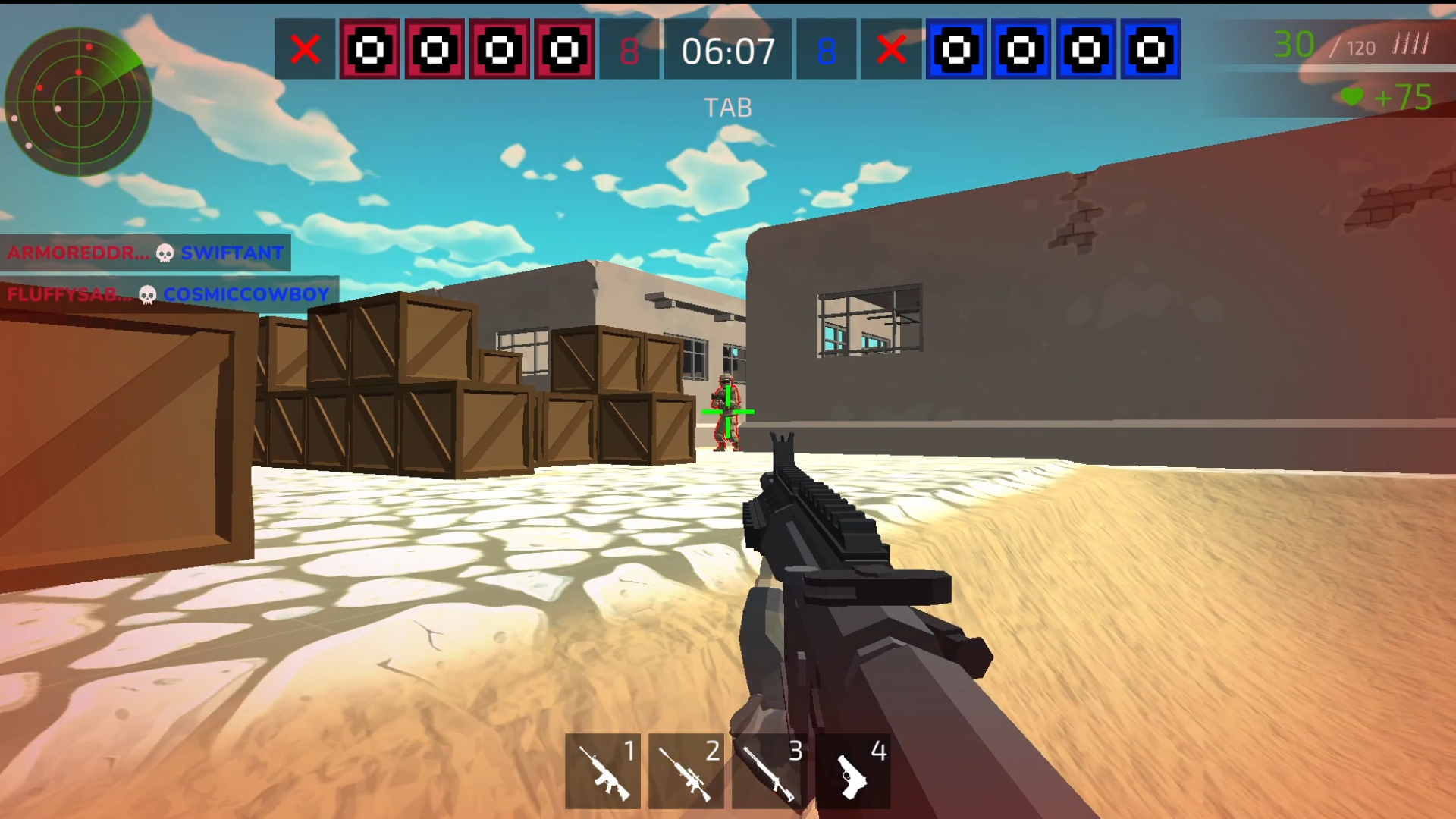1456x819 pixels.
Task: Equip the rifle shown in weapon slot 3
Action: pyautogui.click(x=769, y=769)
